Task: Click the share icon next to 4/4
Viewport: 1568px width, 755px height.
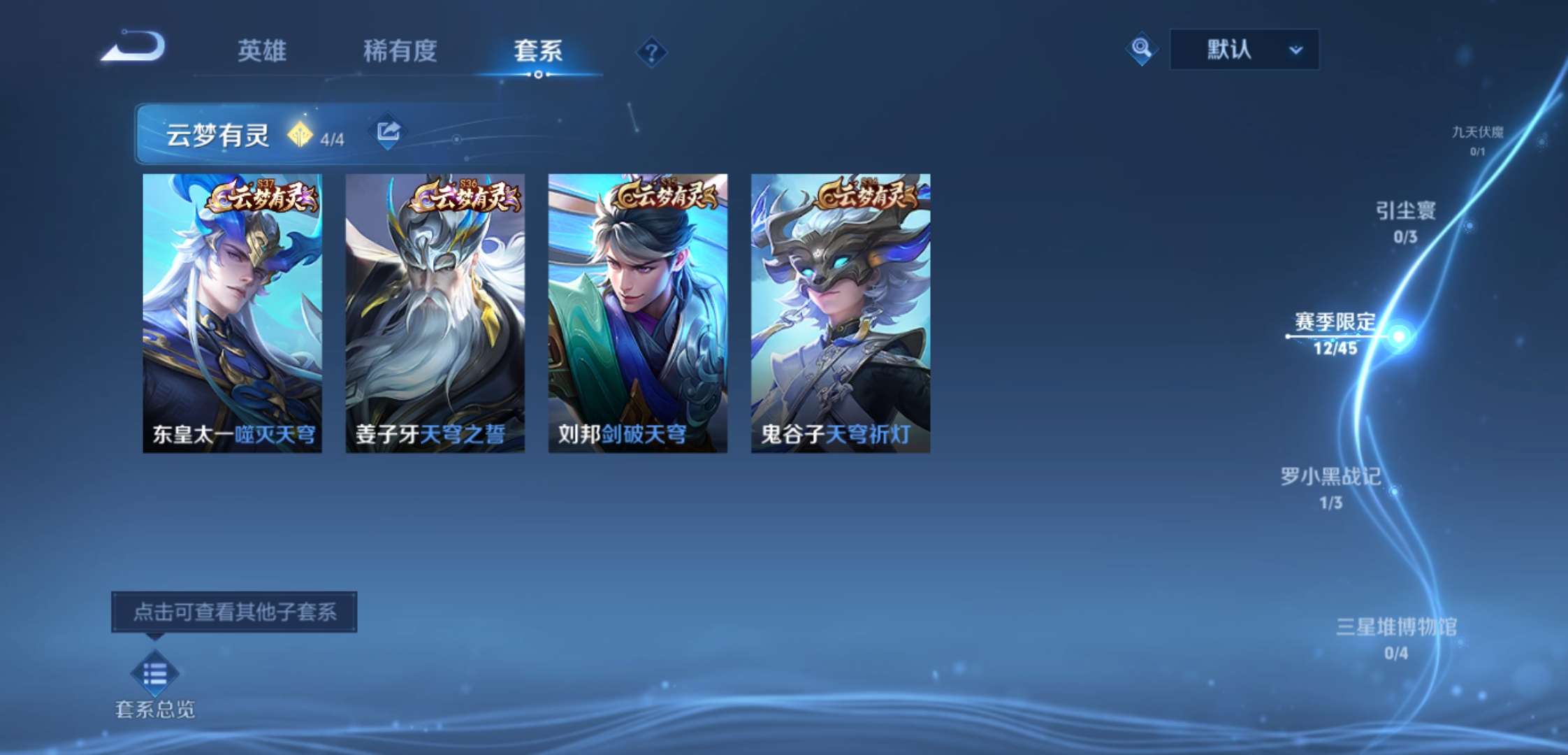Action: 389,131
